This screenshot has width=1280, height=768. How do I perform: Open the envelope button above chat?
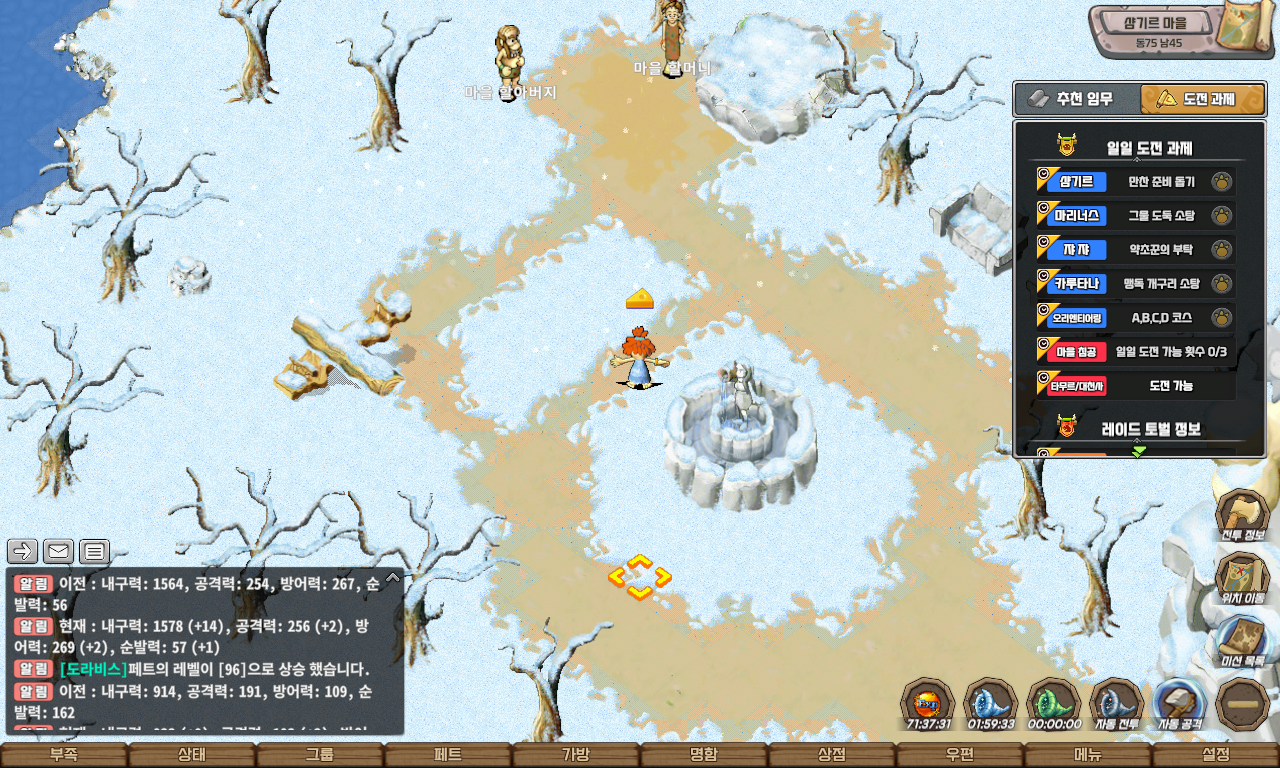[59, 551]
